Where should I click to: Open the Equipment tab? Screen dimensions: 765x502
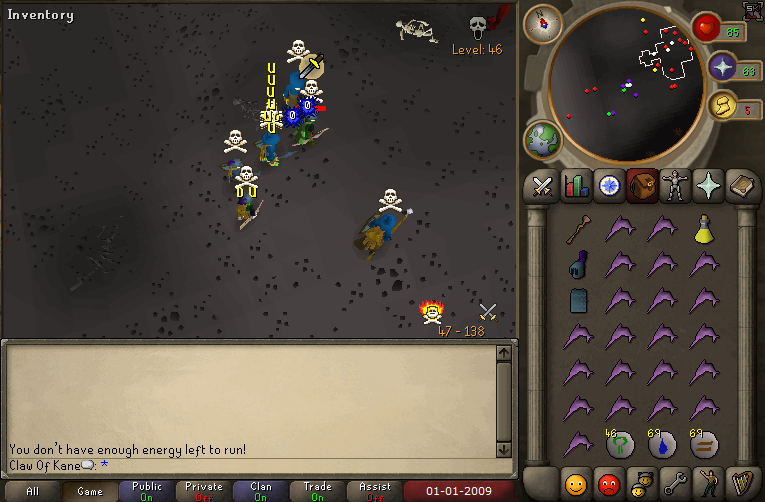pyautogui.click(x=674, y=186)
